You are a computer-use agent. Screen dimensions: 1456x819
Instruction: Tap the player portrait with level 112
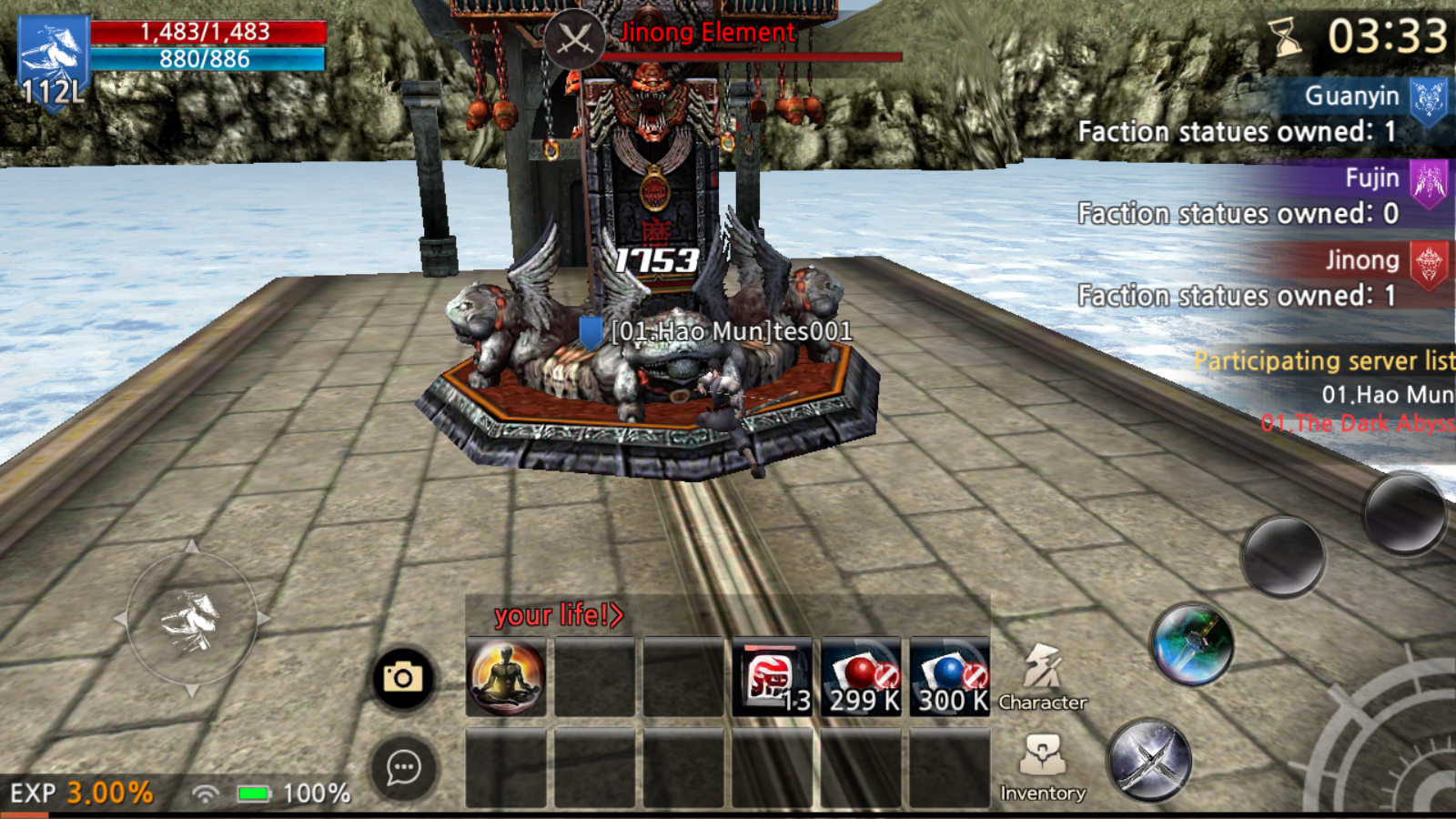53,62
